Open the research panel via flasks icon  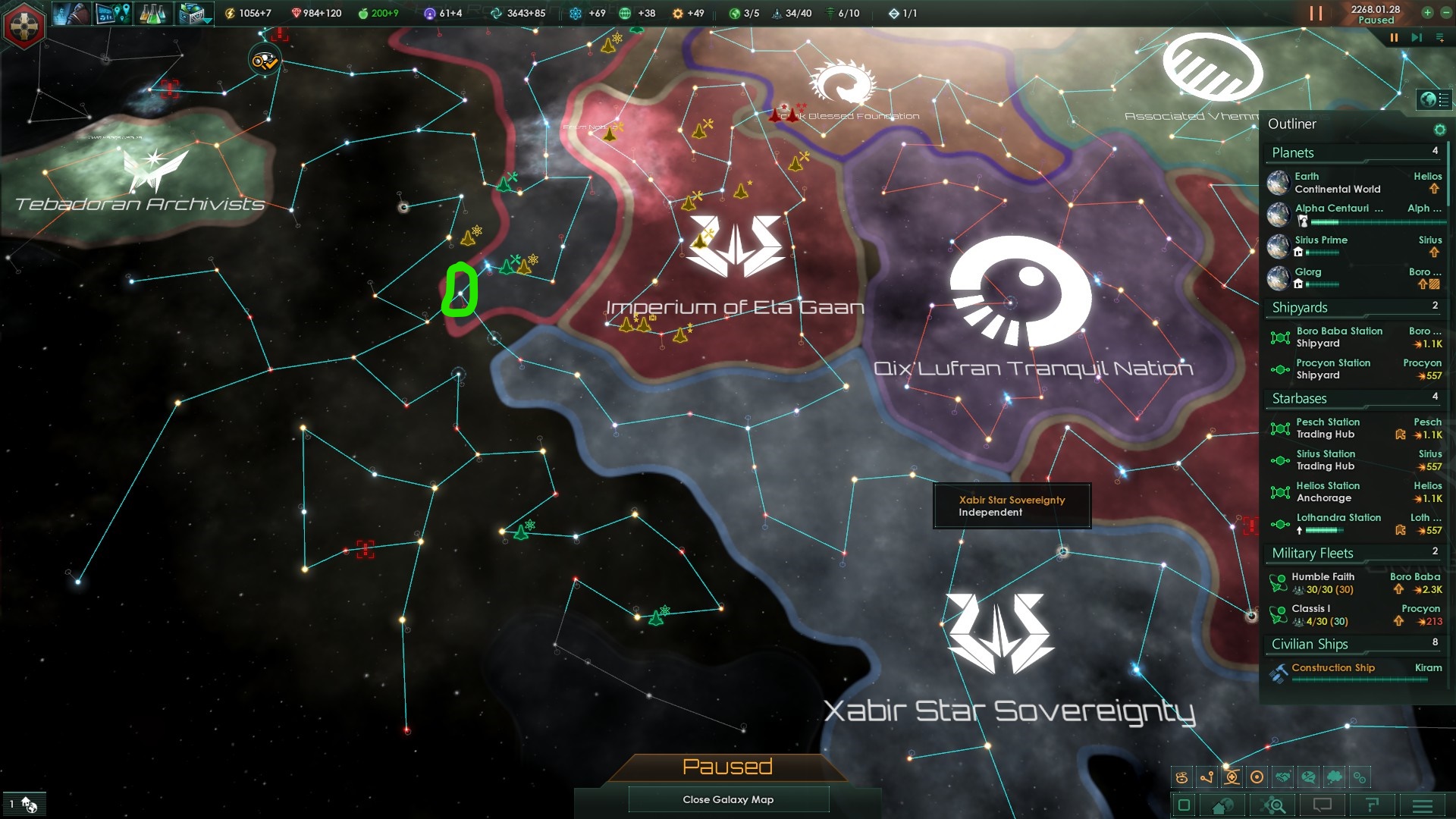152,14
